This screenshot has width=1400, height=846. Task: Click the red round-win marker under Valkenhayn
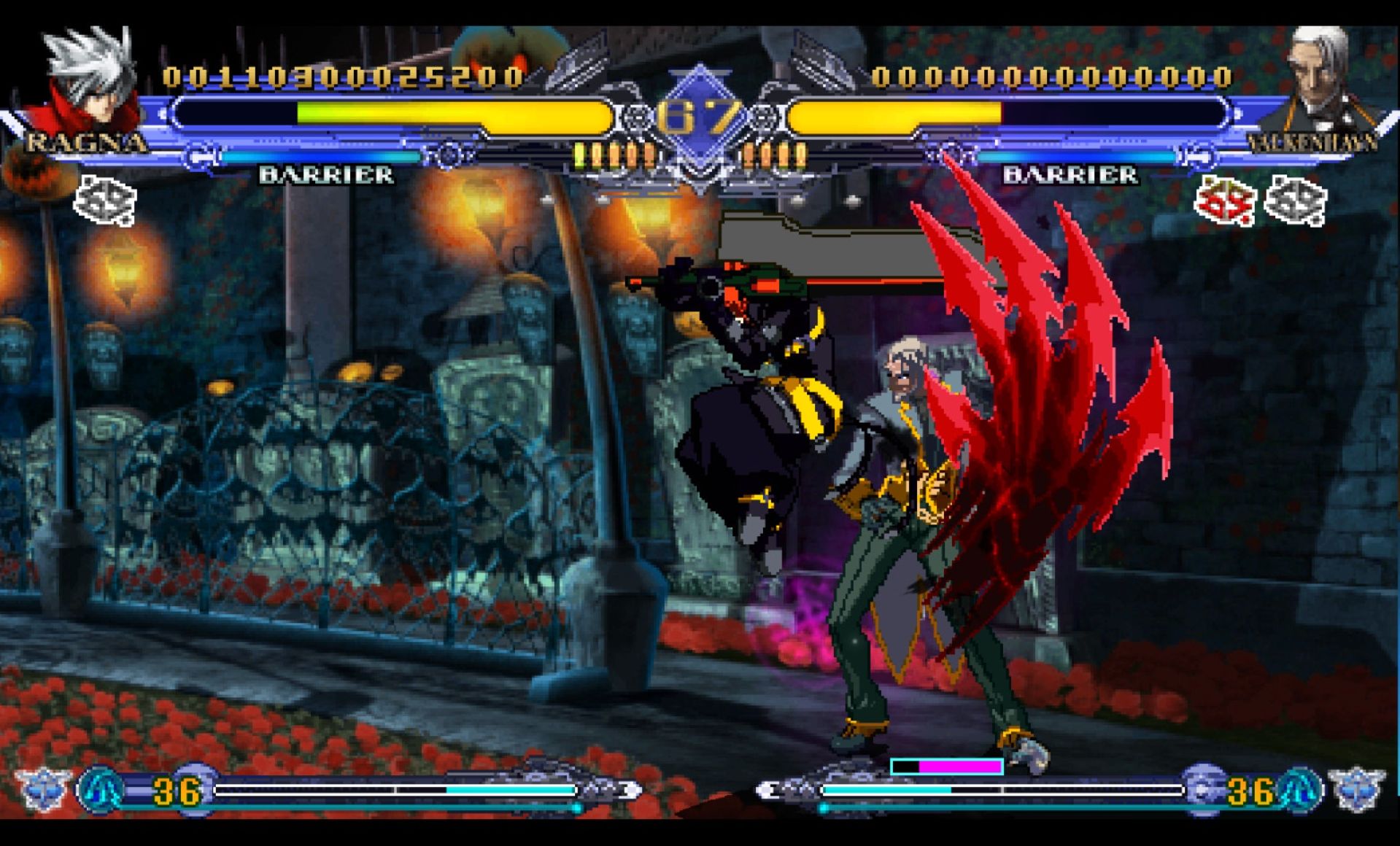1223,201
